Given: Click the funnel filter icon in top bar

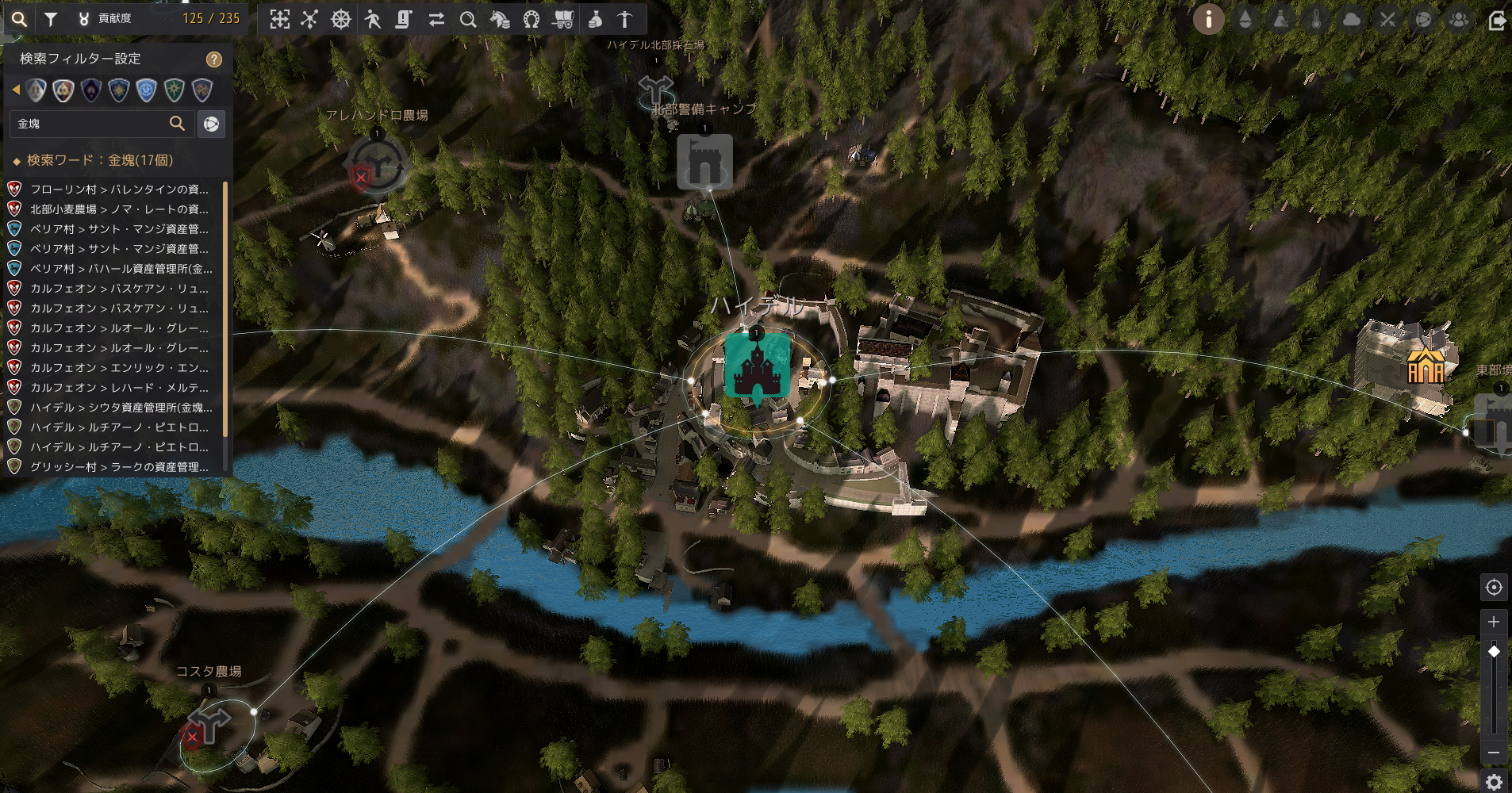Looking at the screenshot, I should tap(51, 19).
